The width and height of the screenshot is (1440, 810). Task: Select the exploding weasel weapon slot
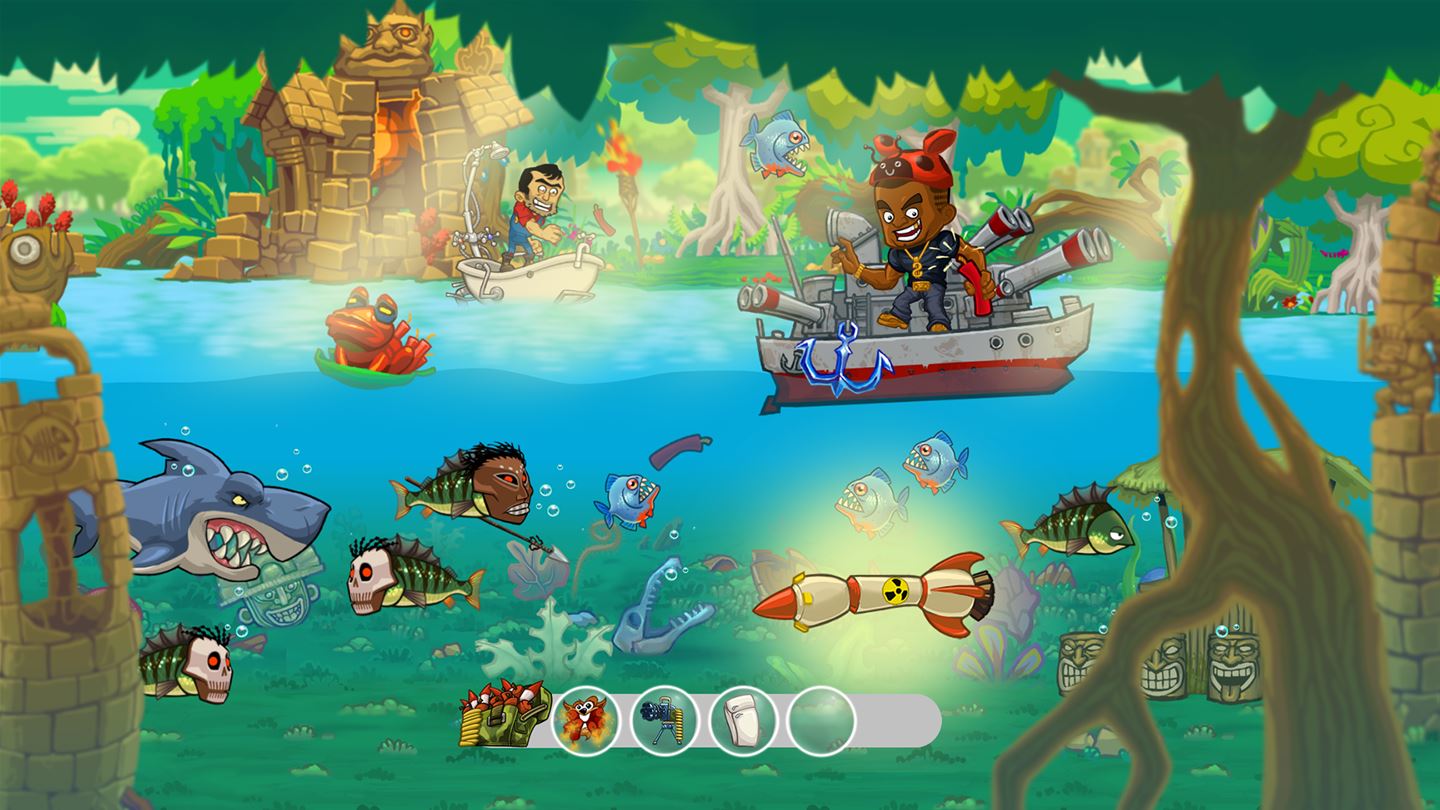tap(589, 719)
